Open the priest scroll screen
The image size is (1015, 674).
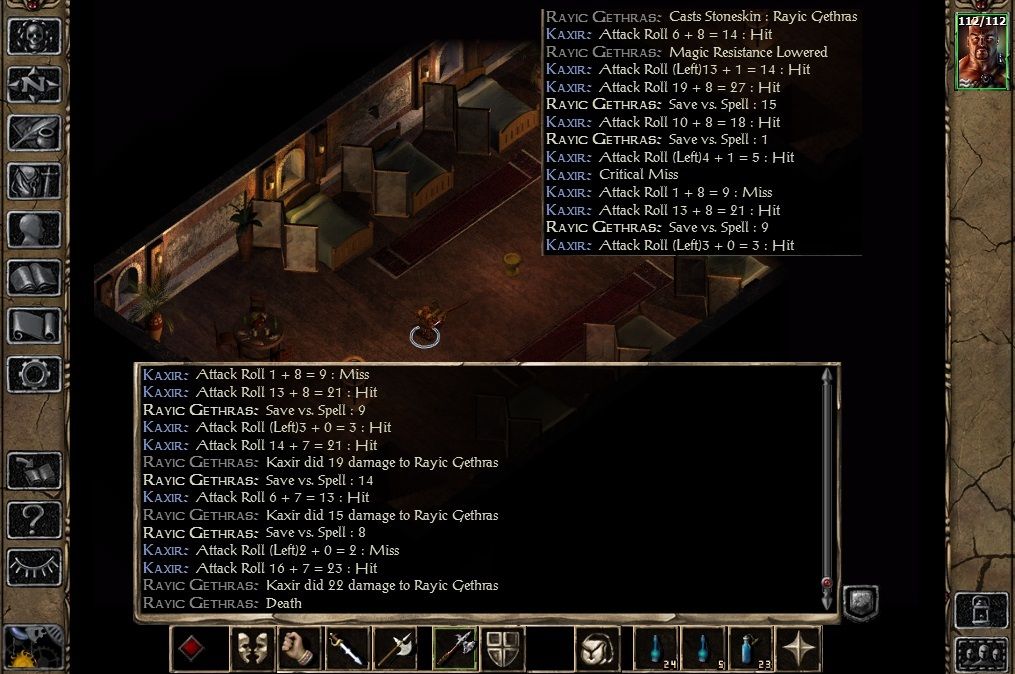click(34, 325)
